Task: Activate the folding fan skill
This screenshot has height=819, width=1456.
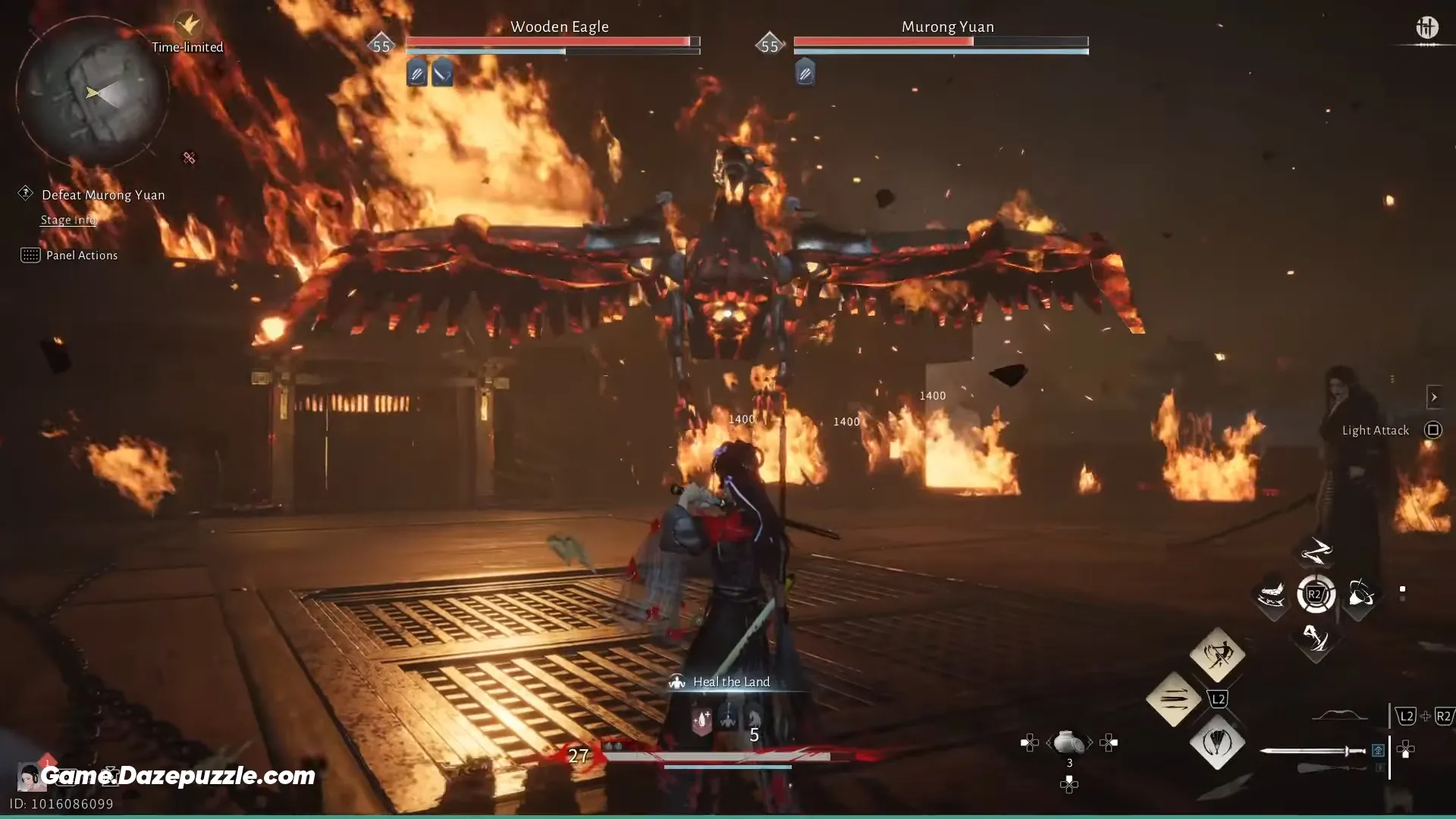Action: point(1217,742)
